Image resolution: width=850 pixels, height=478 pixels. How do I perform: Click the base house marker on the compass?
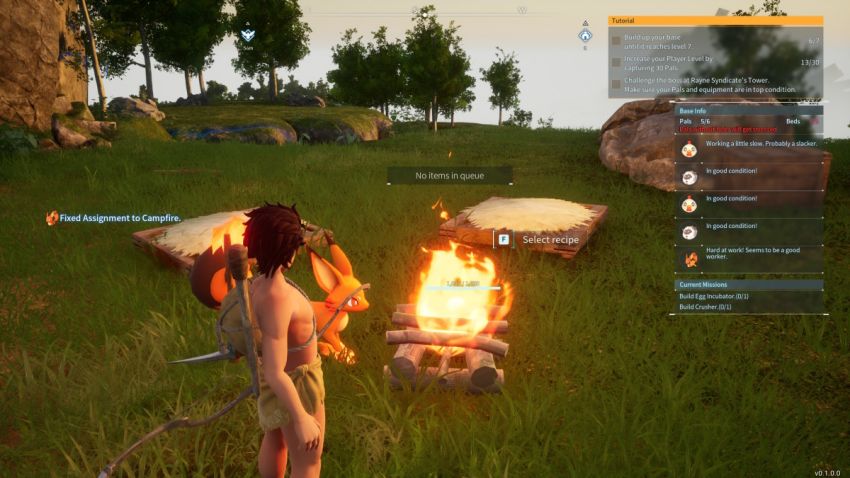pos(585,35)
